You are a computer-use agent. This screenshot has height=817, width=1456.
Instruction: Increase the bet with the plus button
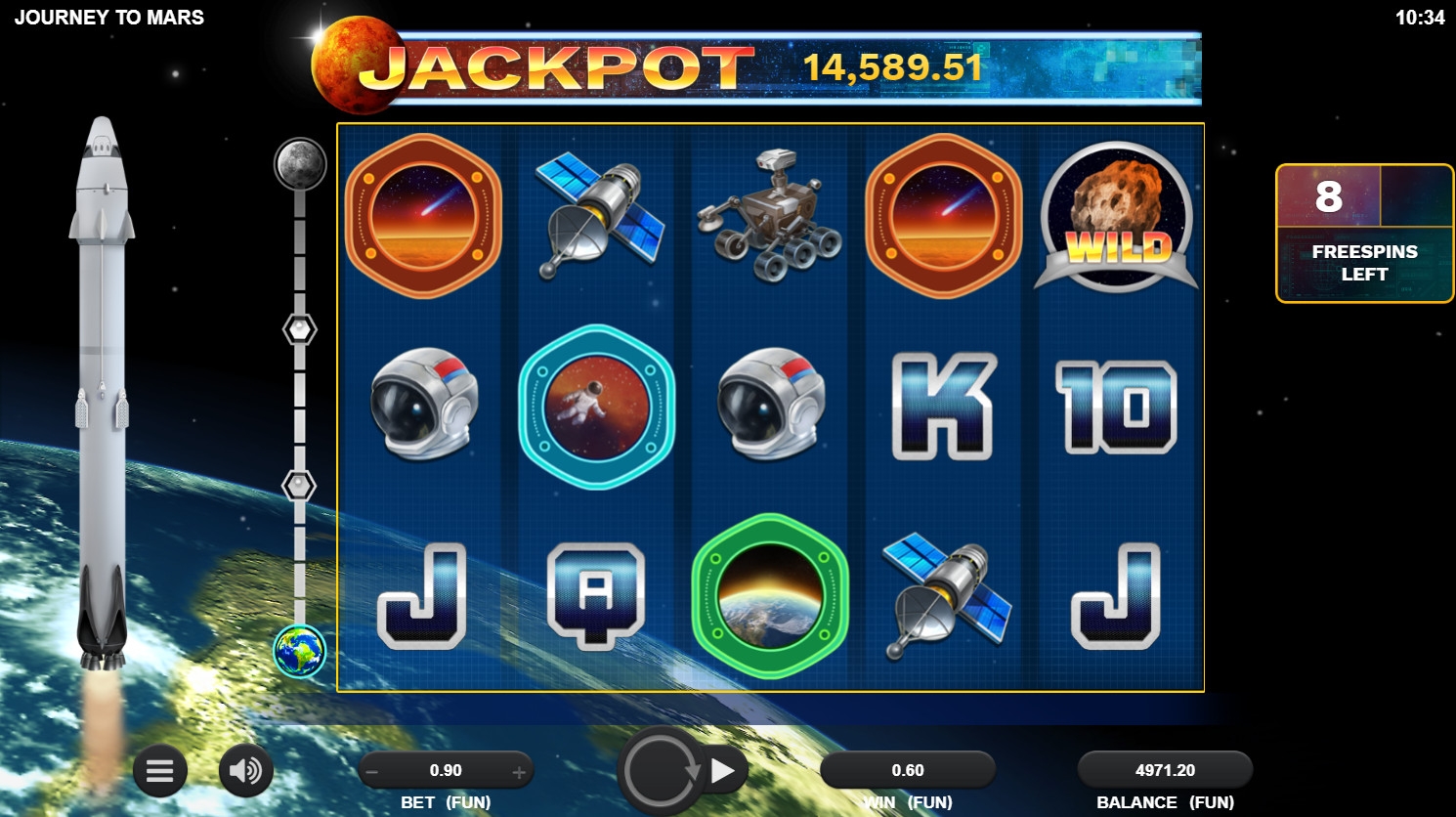pyautogui.click(x=519, y=772)
